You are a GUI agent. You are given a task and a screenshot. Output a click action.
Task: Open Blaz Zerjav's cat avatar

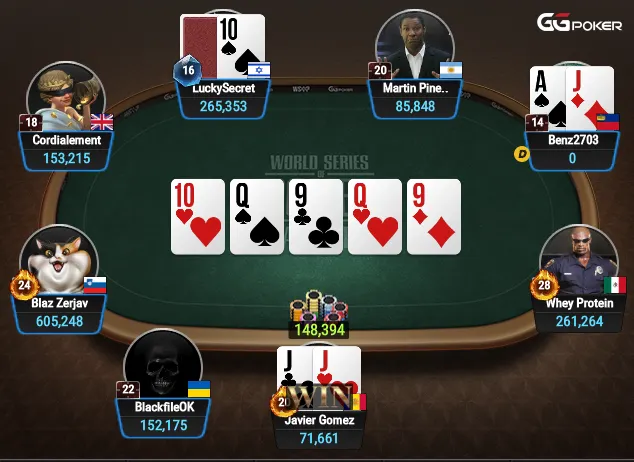click(60, 263)
